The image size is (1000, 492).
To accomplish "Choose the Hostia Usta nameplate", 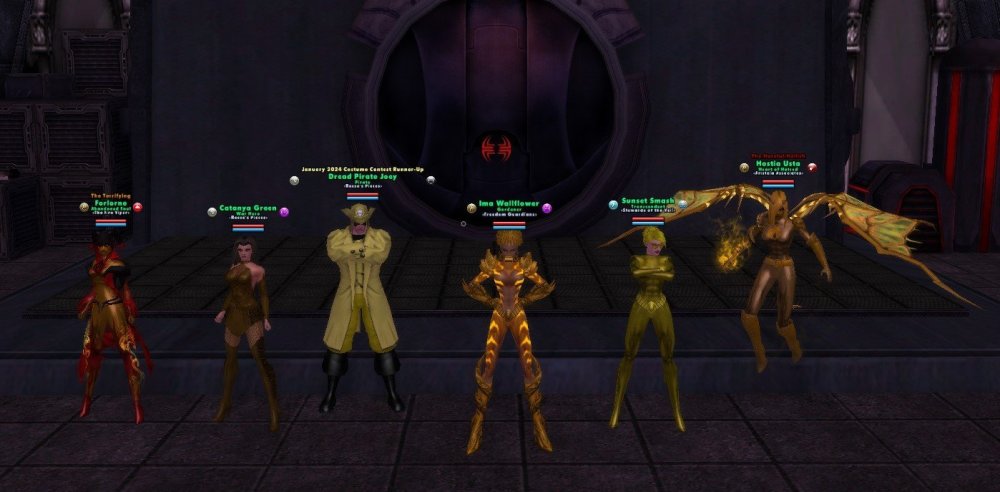I will click(777, 162).
